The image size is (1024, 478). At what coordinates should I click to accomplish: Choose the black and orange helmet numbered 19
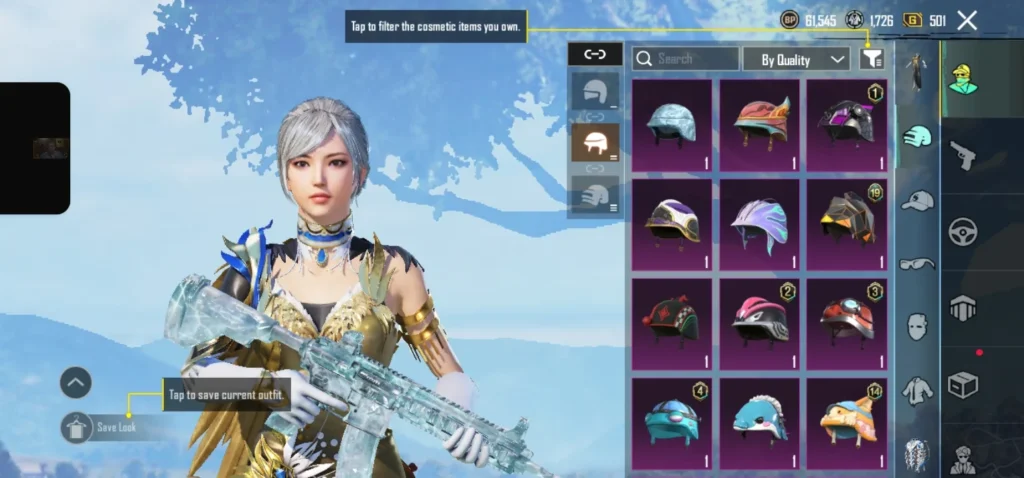pos(847,224)
